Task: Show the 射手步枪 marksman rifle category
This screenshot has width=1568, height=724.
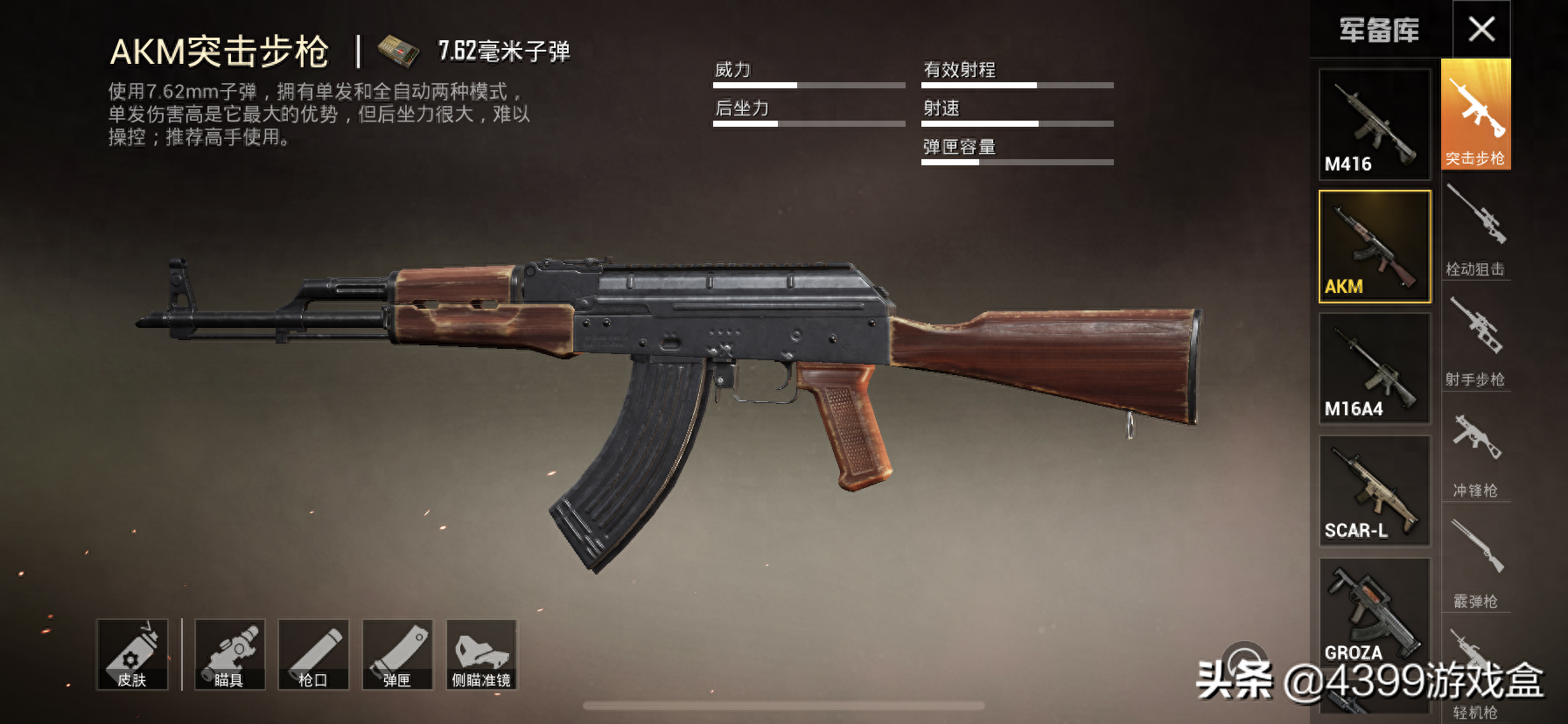Action: pos(1475,341)
